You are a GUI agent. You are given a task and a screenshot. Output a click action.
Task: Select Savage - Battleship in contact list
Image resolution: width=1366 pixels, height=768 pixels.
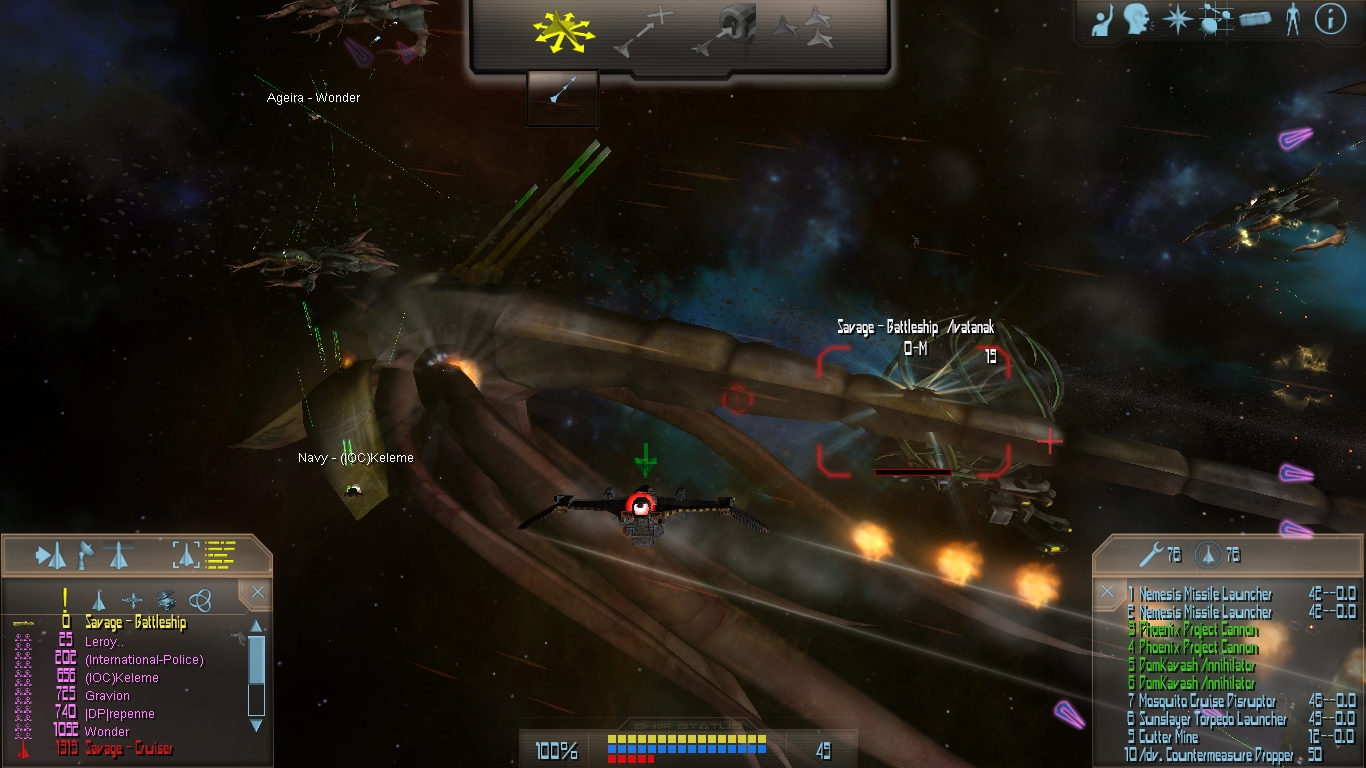tap(135, 623)
